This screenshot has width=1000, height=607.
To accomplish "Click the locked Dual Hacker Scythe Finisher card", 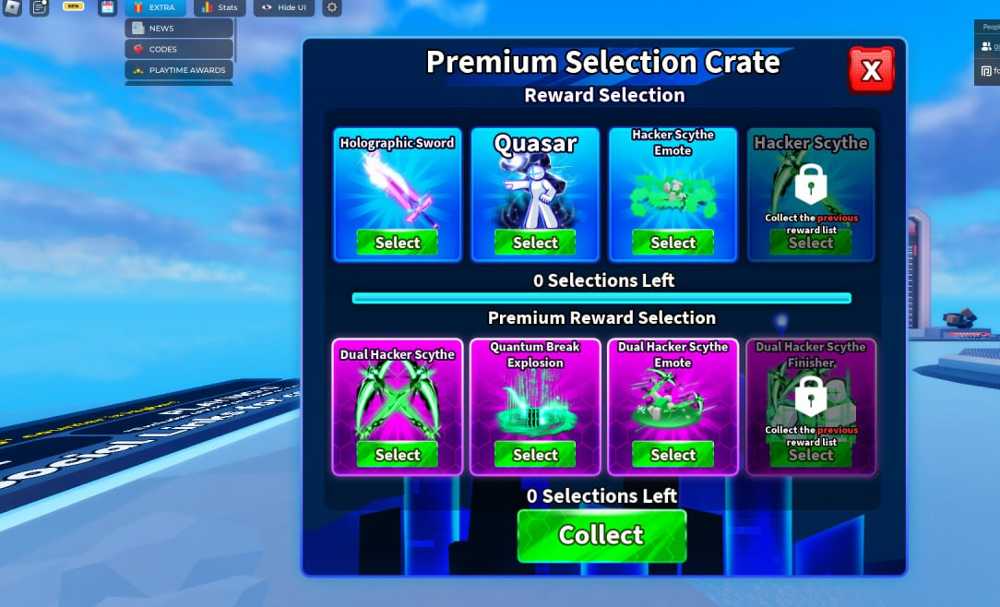I will pyautogui.click(x=810, y=405).
